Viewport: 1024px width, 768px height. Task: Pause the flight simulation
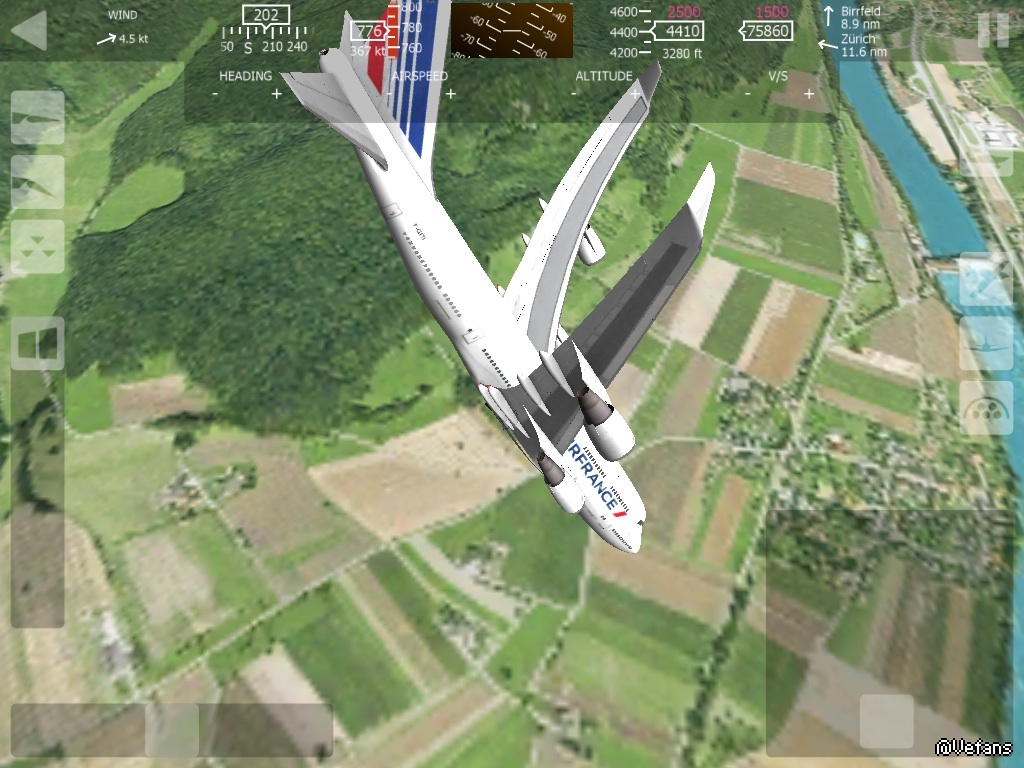[993, 30]
